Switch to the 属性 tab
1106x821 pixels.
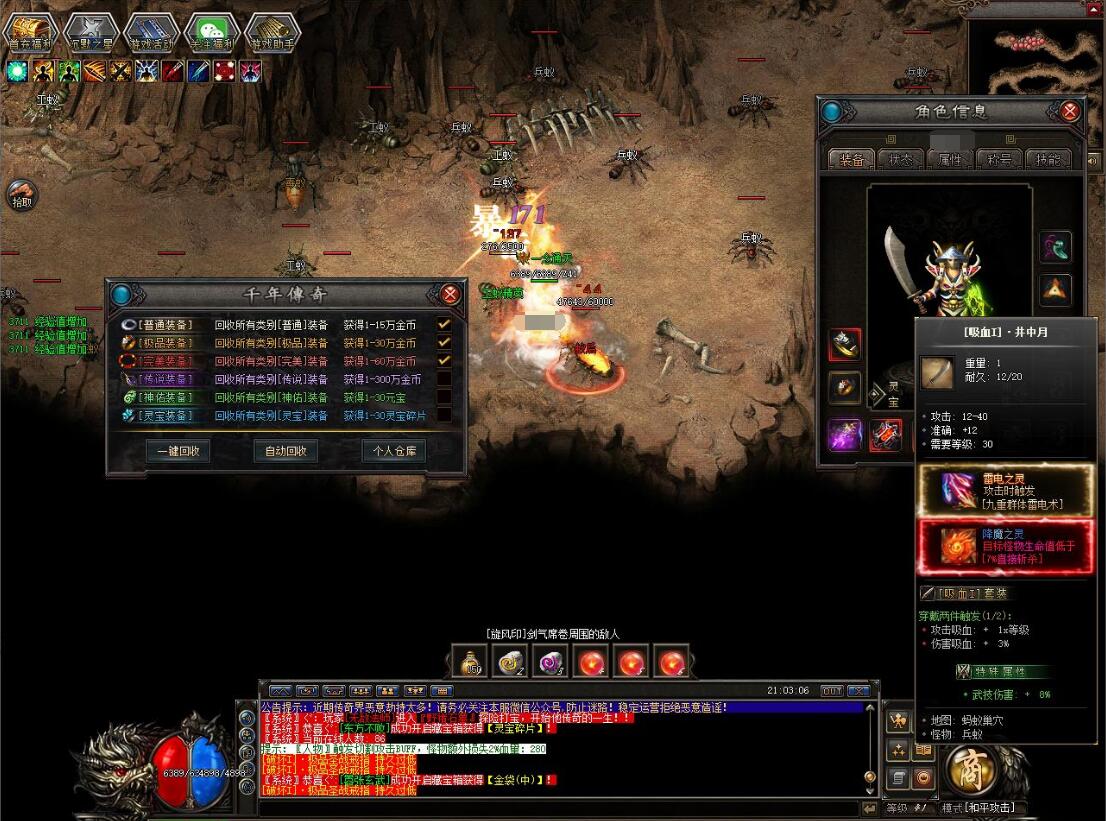click(949, 159)
